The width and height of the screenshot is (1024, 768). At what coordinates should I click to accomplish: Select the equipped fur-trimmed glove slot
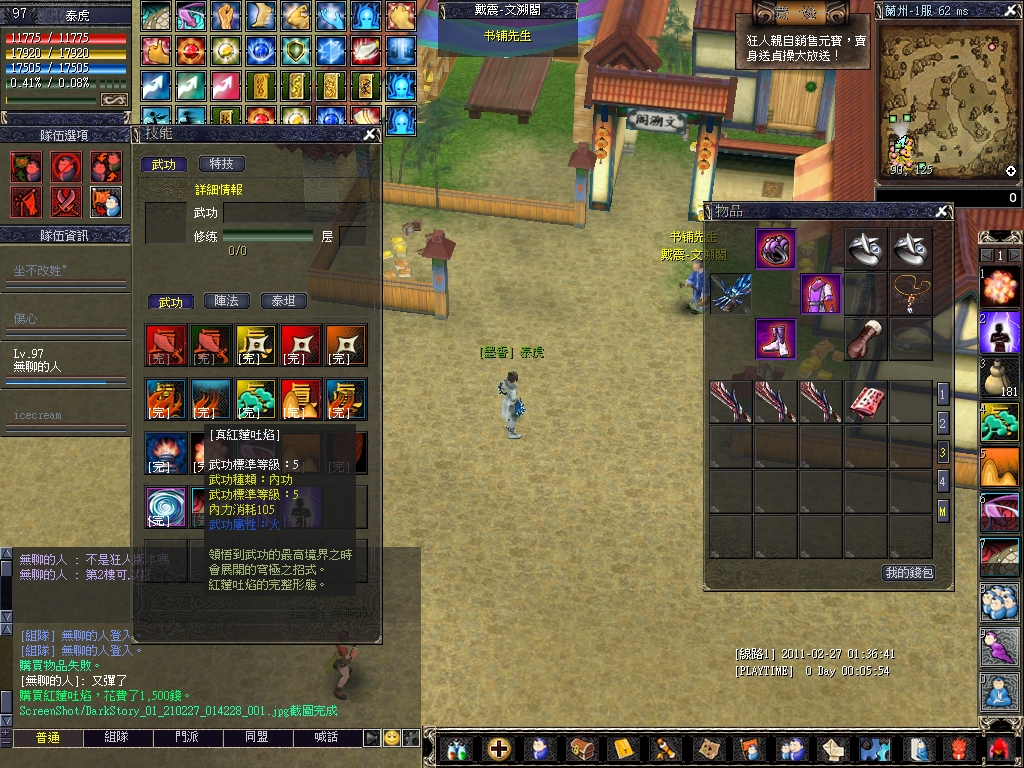865,339
